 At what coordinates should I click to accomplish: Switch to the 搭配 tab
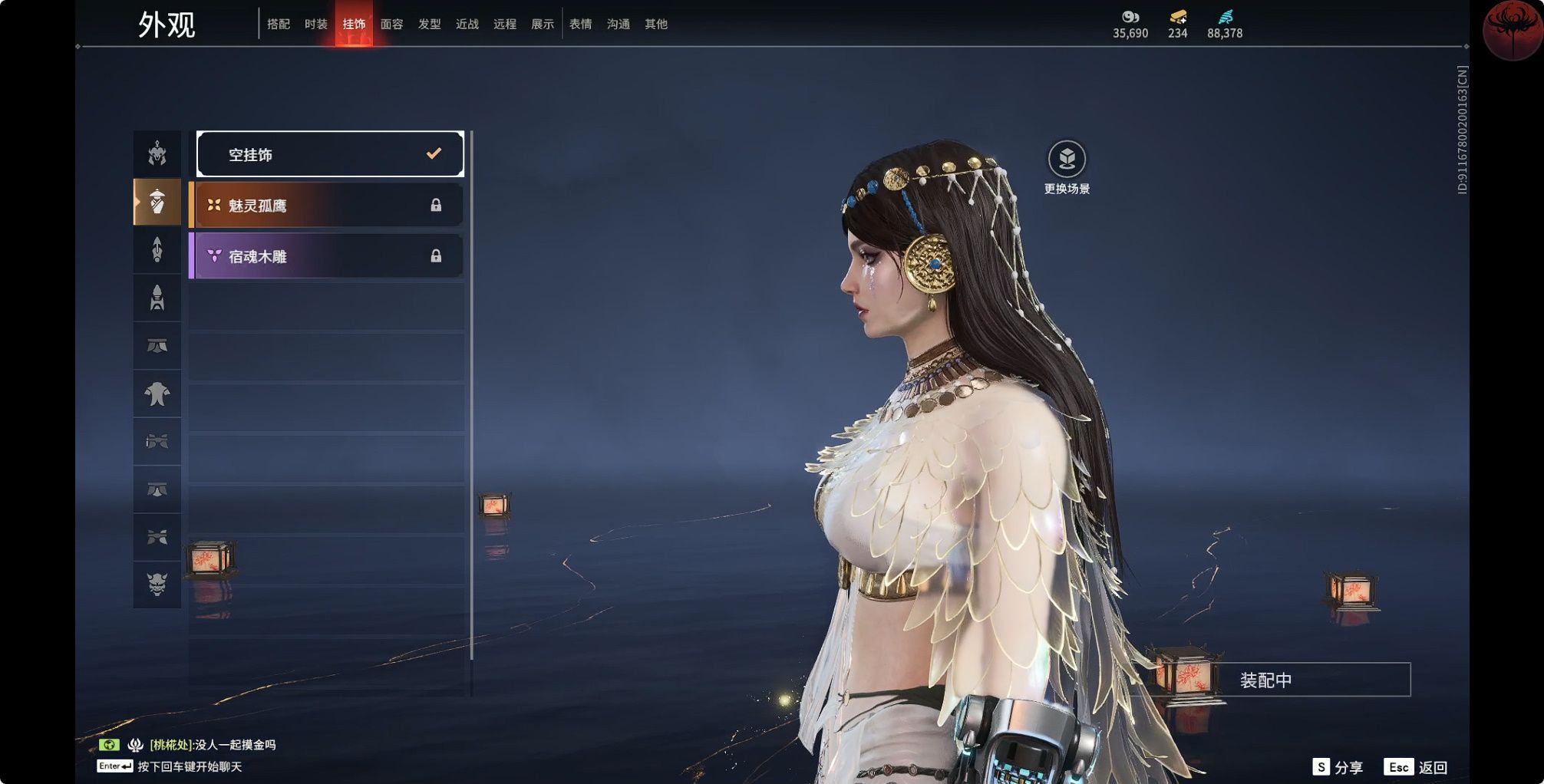[279, 25]
